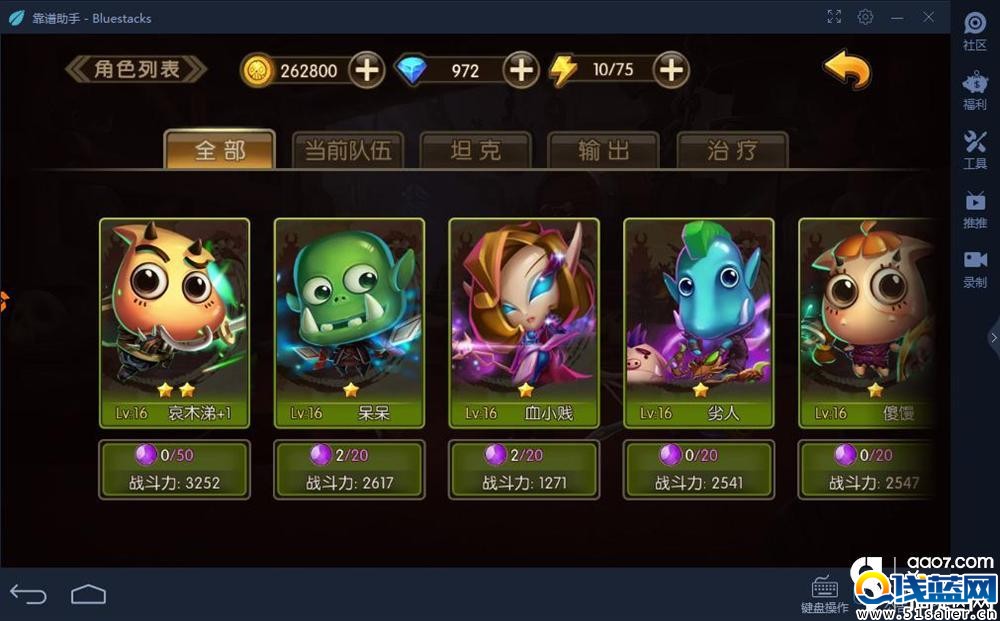Buy more blue diamonds
This screenshot has width=1000, height=621.
click(521, 70)
